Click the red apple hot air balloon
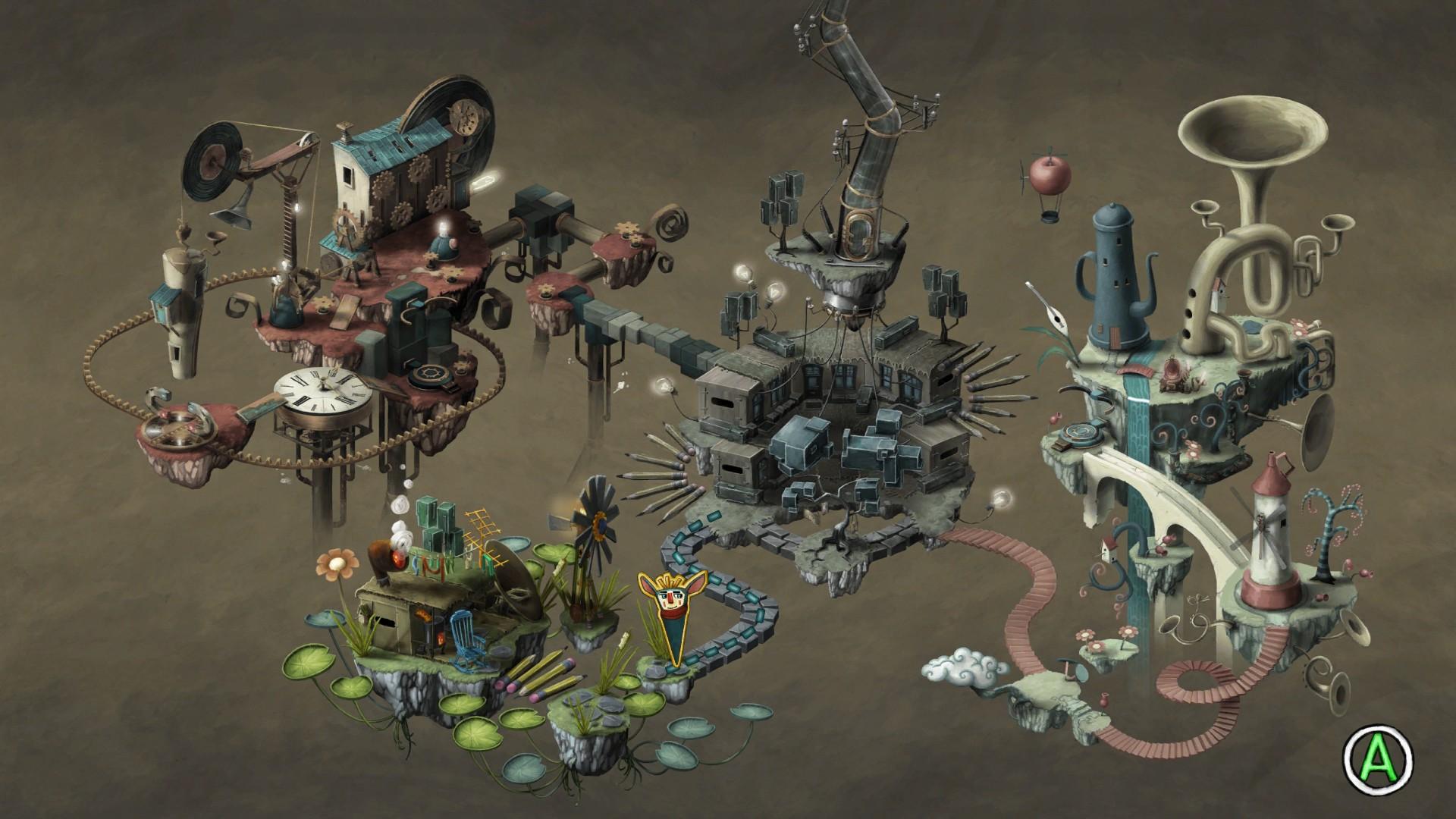Screen dimensions: 1456x819 (x=1050, y=174)
